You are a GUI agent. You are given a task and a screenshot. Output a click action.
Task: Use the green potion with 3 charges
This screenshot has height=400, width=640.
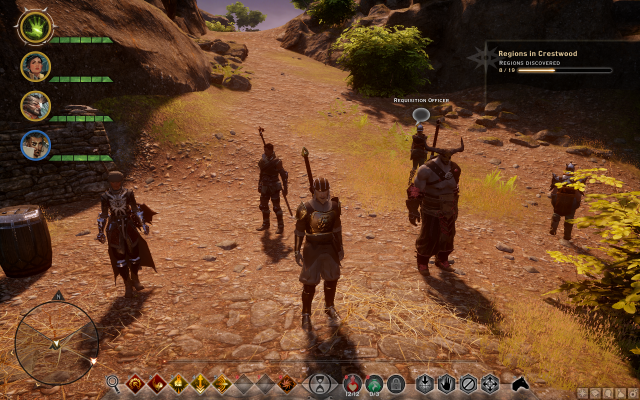[x=374, y=382]
